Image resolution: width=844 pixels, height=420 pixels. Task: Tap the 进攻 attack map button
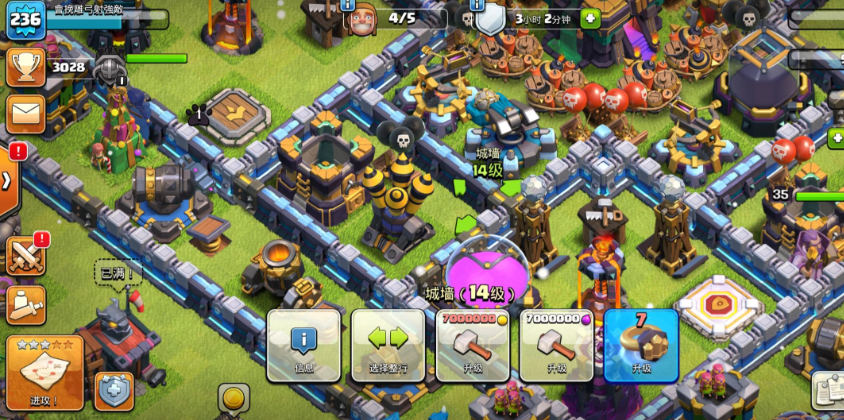click(x=43, y=373)
